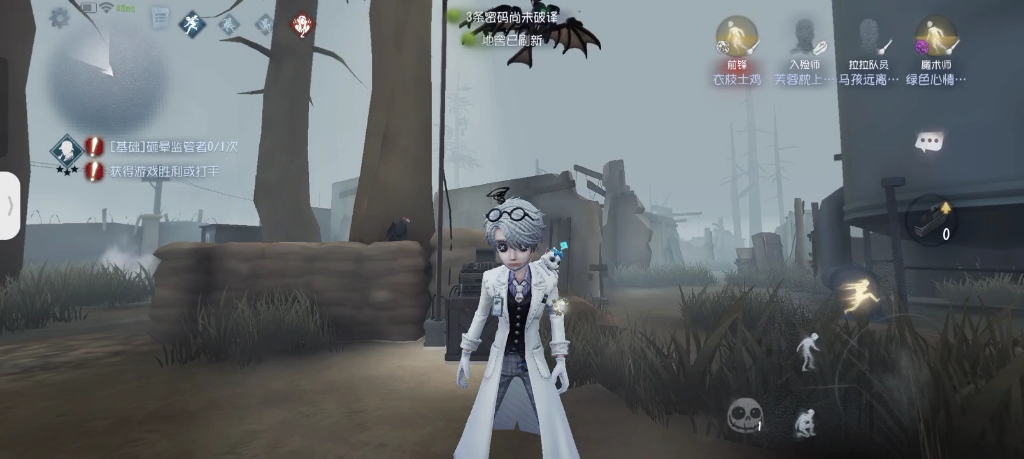1024x459 pixels.
Task: Expand the side panel arrow handle
Action: [10, 205]
